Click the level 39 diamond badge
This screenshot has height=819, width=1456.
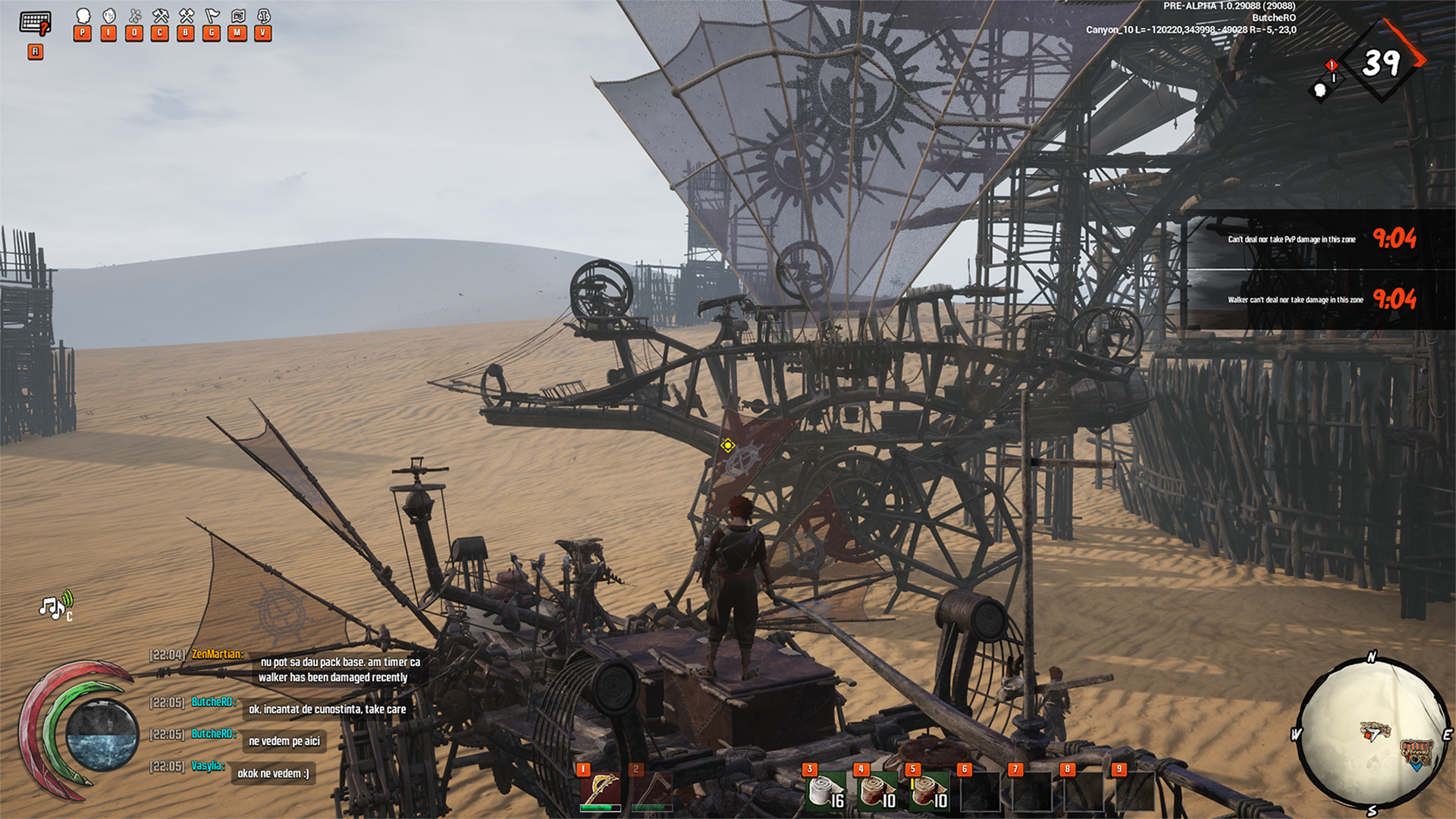pyautogui.click(x=1382, y=62)
